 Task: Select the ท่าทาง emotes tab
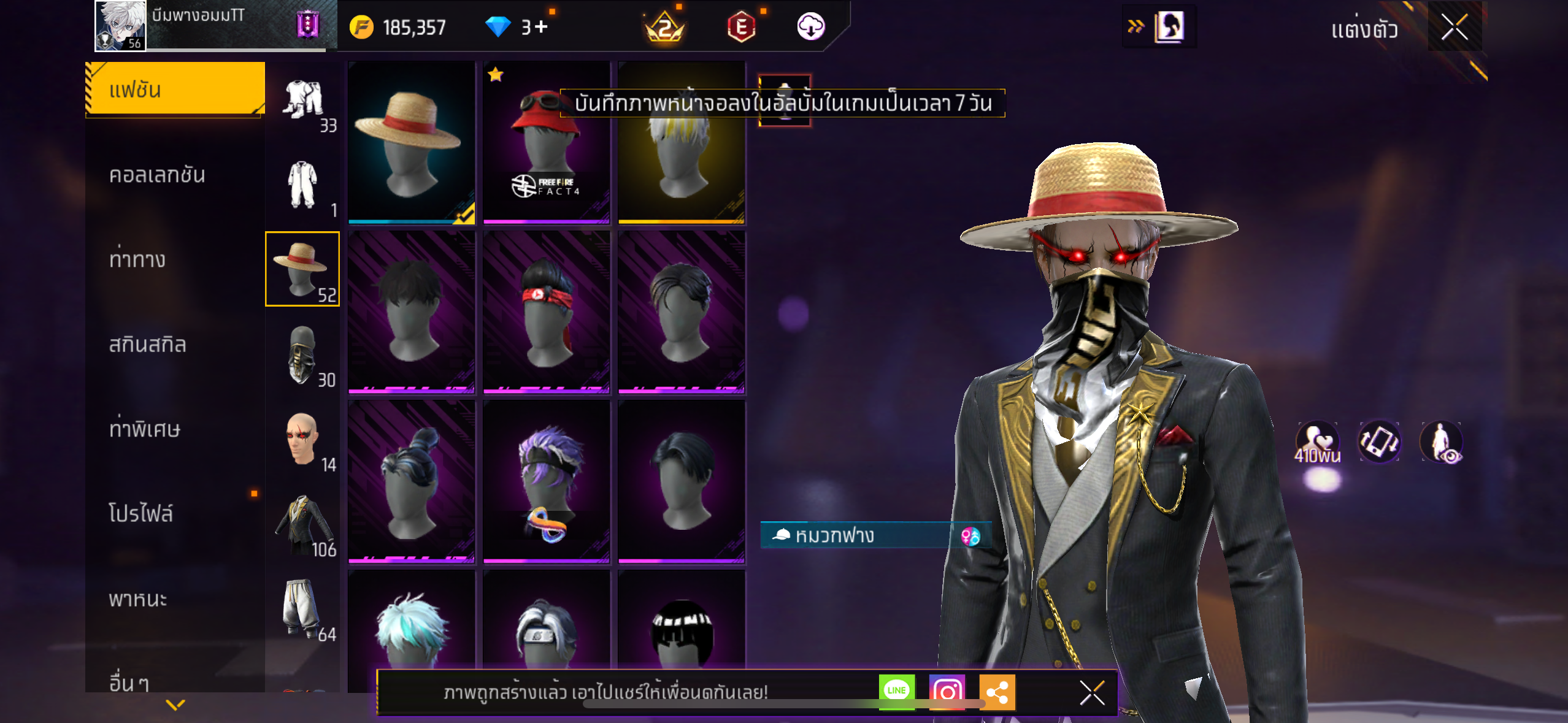click(x=137, y=259)
